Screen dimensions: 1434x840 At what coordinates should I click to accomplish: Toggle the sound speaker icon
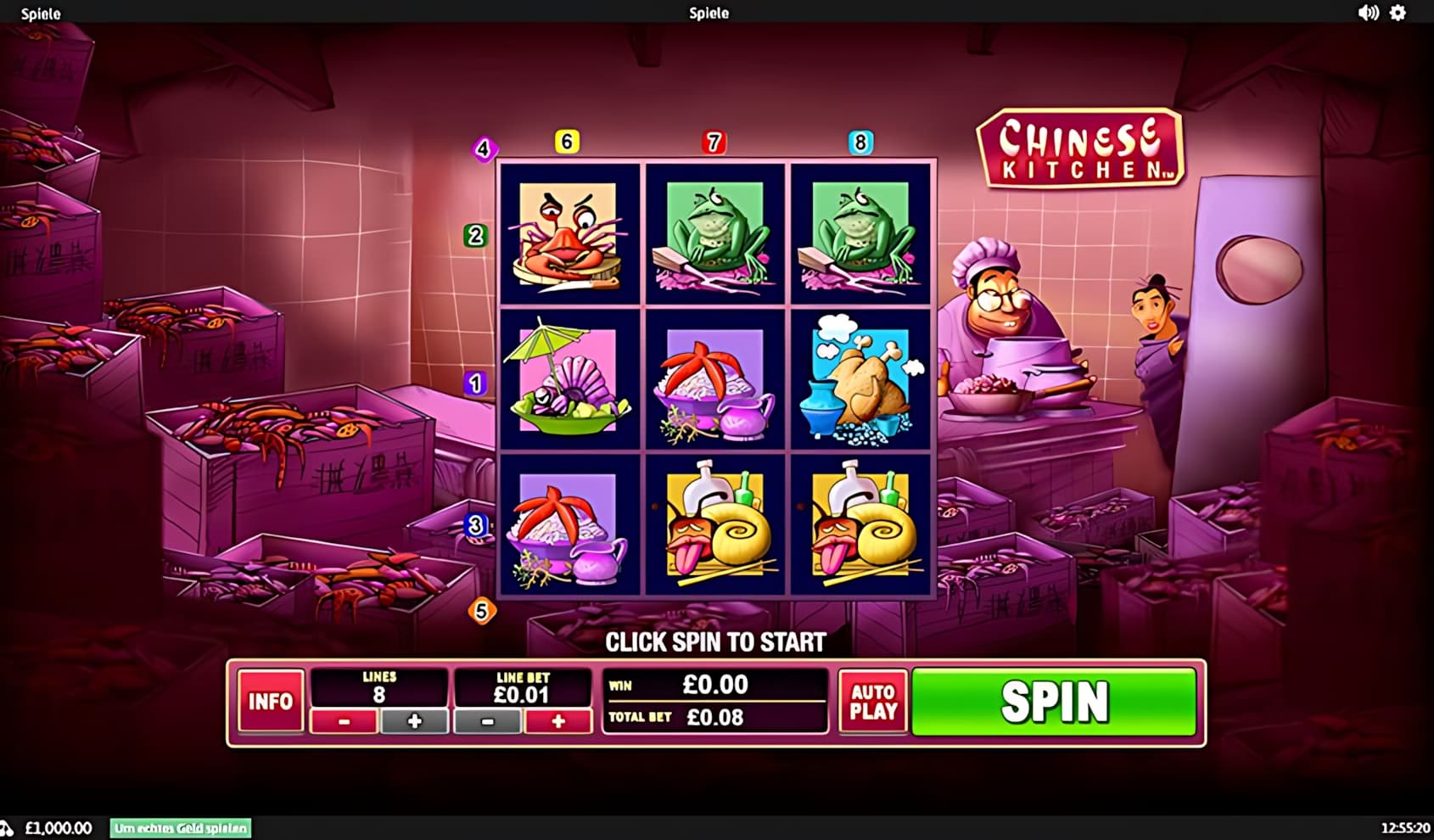pos(1368,13)
